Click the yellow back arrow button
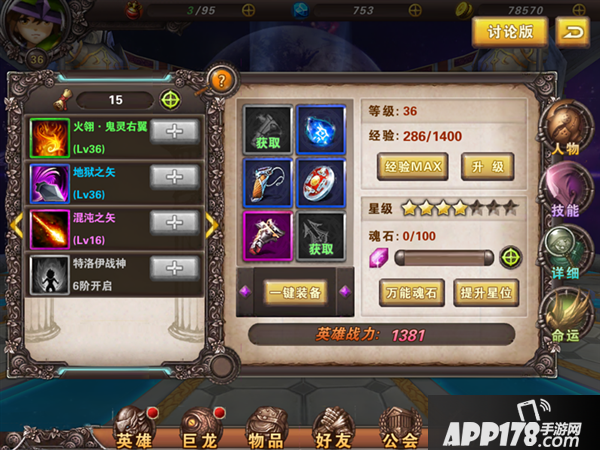The width and height of the screenshot is (600, 450). point(572,32)
